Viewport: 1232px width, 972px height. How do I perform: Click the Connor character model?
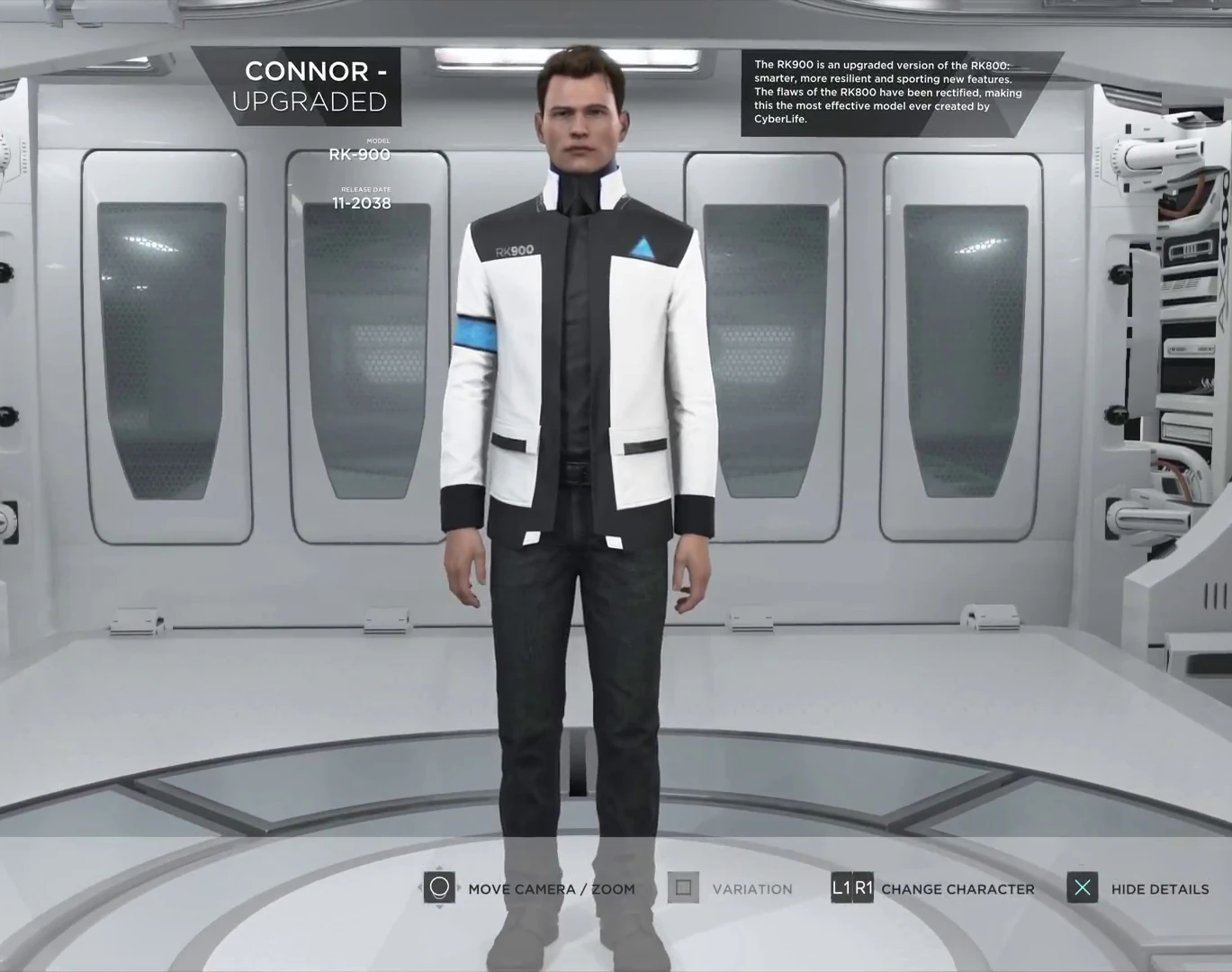576,405
